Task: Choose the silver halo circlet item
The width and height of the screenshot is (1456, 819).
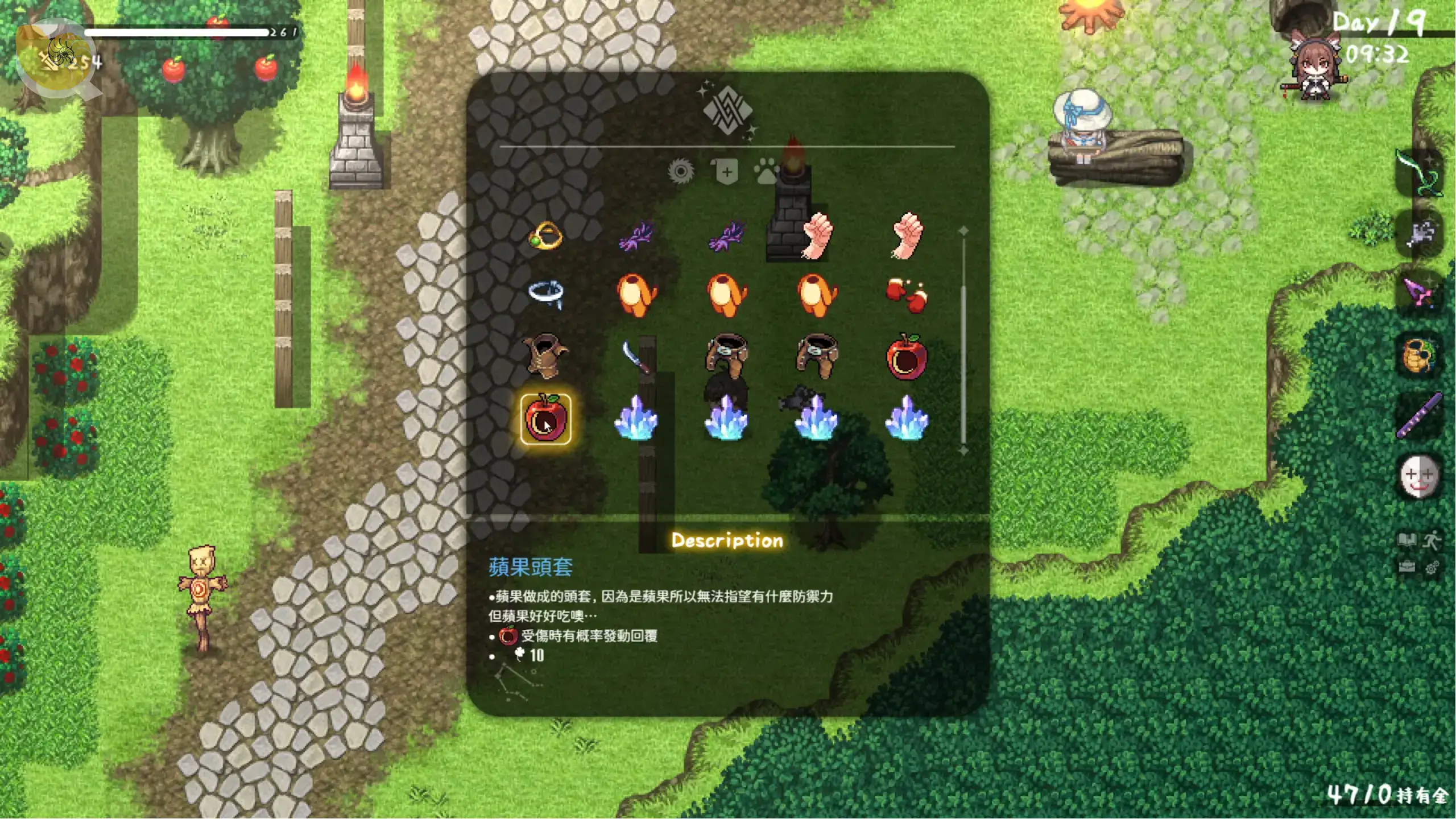Action: point(545,294)
